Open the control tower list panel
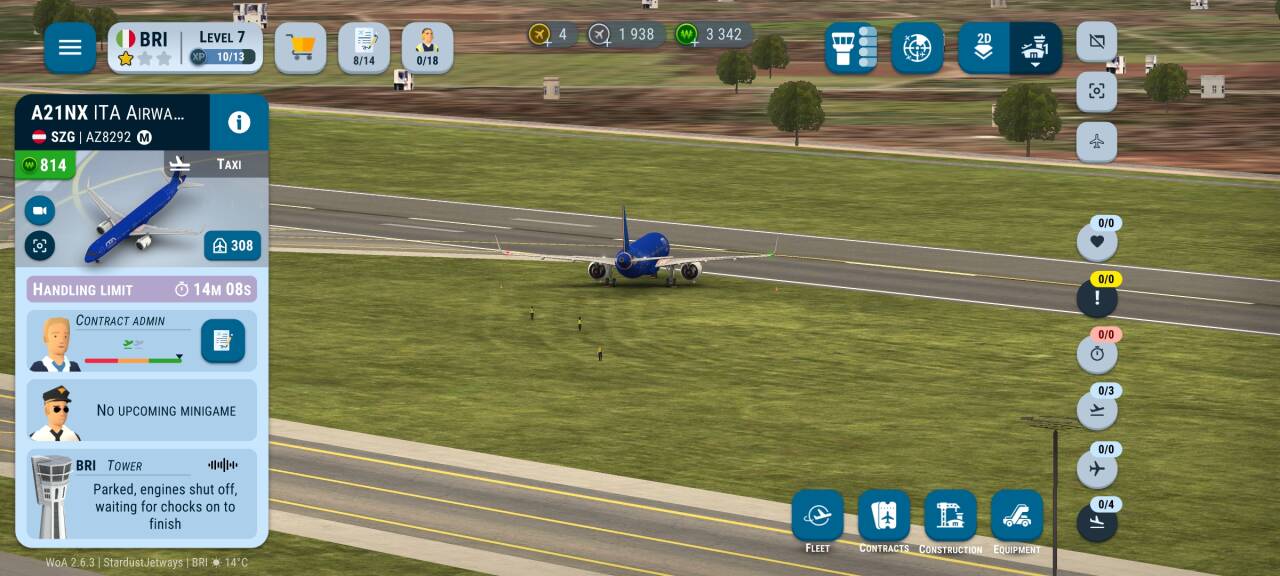The width and height of the screenshot is (1280, 576). click(x=851, y=47)
